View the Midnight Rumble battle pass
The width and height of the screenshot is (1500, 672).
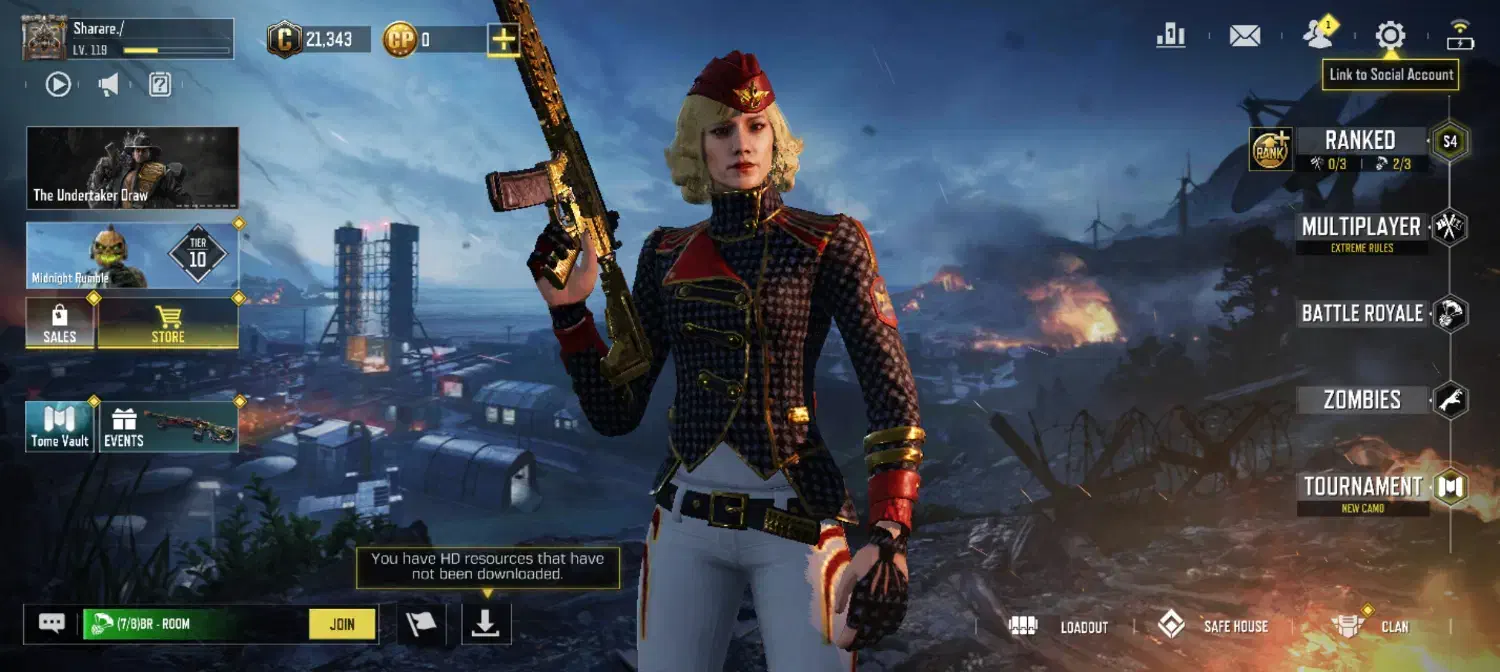pos(132,256)
